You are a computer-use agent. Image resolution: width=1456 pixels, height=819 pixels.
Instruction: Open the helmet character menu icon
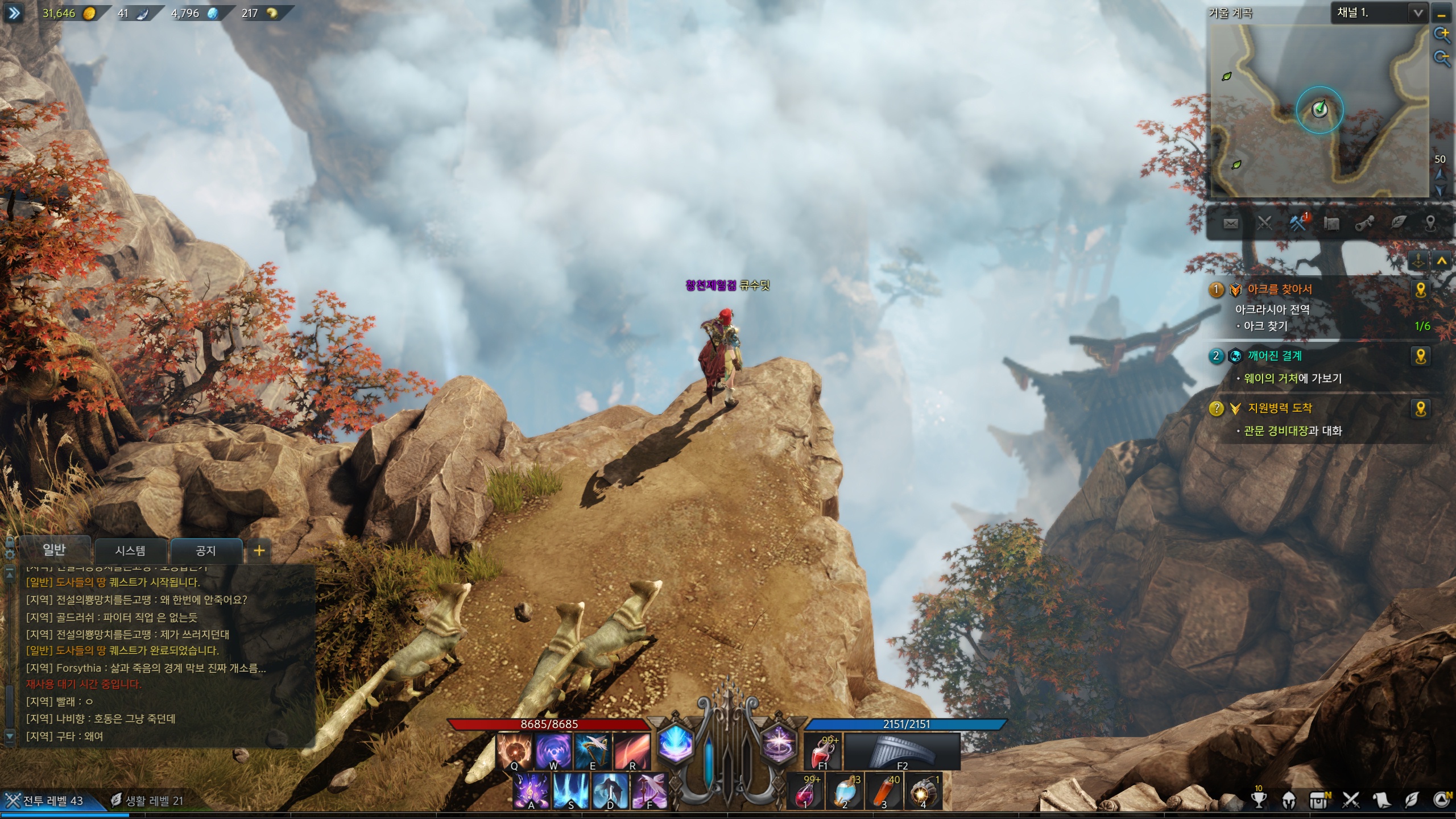(x=1289, y=800)
